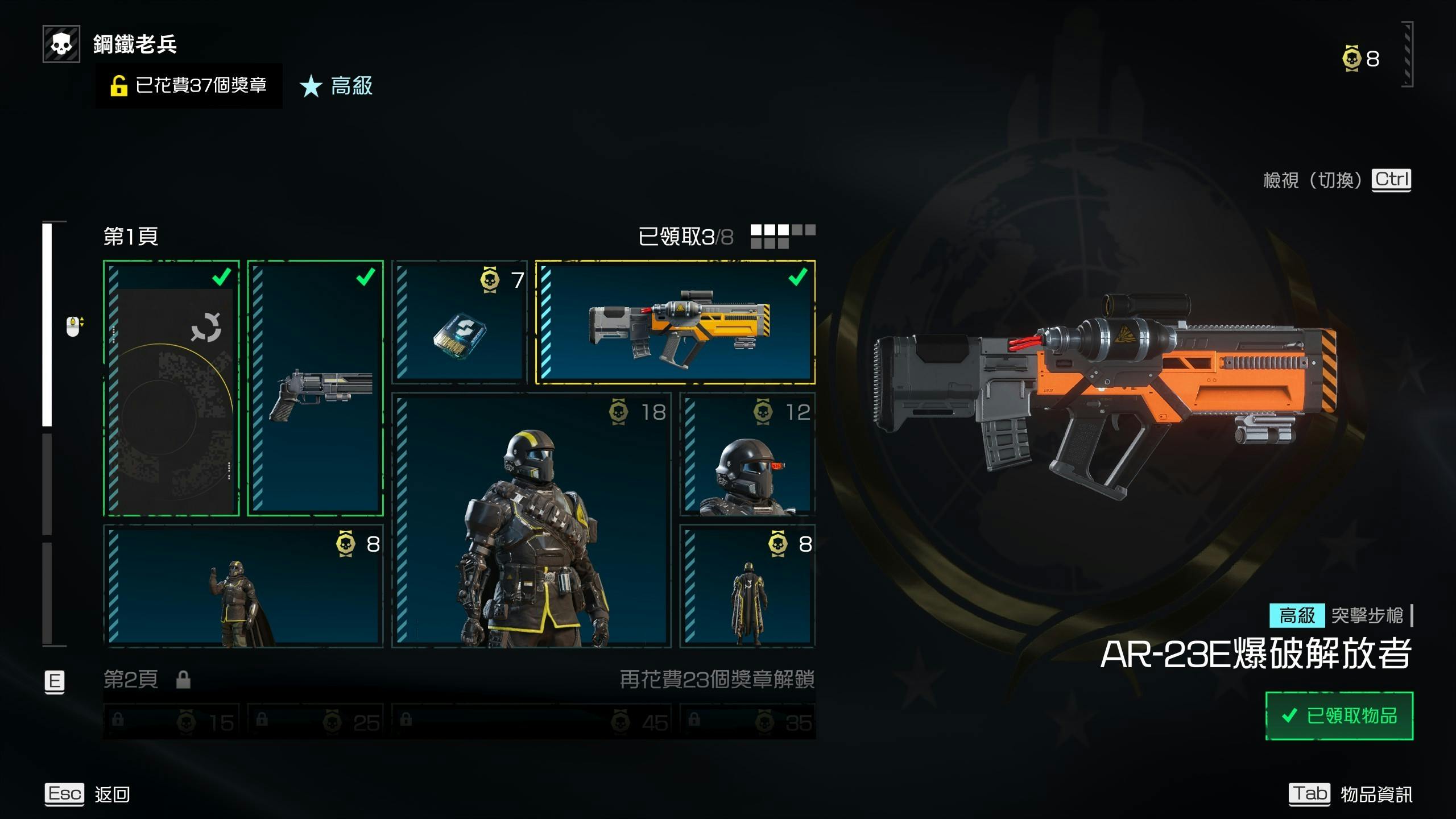This screenshot has height=819, width=1456.
Task: Click the green claimed item button
Action: (x=1339, y=715)
